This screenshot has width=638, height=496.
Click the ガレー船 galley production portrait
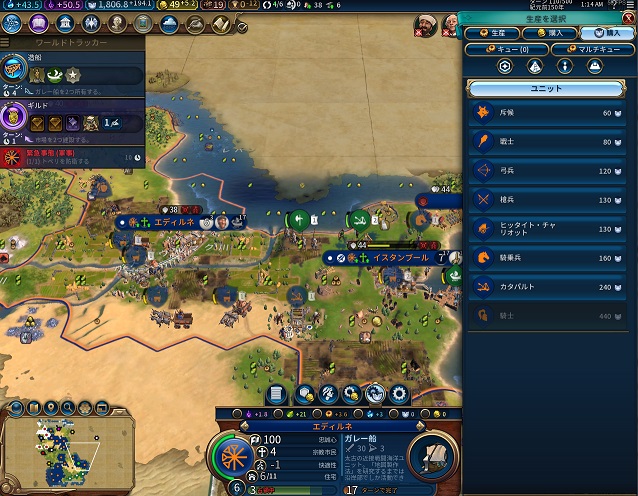click(432, 456)
